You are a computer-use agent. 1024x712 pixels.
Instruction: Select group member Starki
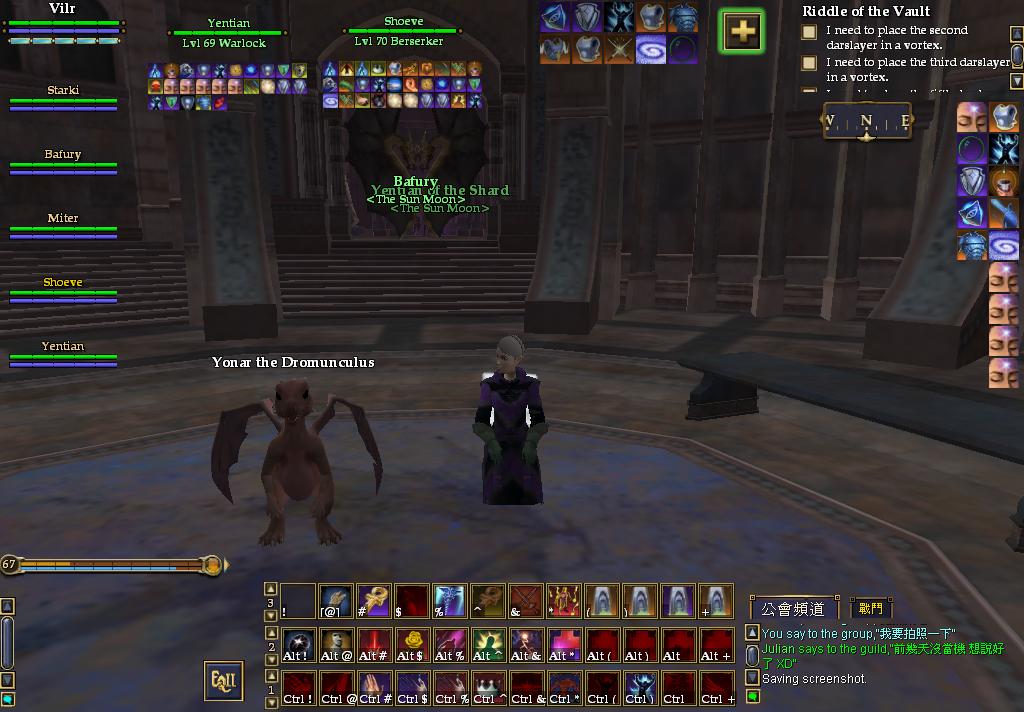(x=63, y=97)
